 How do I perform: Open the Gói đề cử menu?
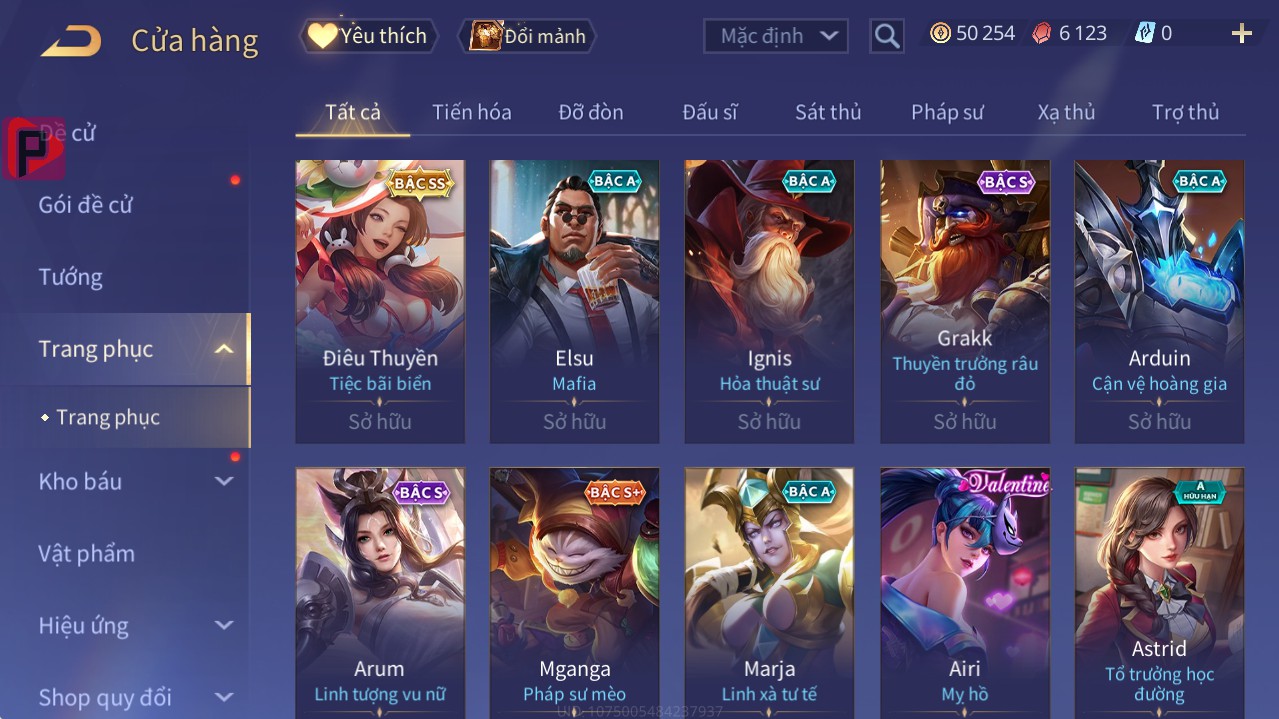tap(86, 205)
